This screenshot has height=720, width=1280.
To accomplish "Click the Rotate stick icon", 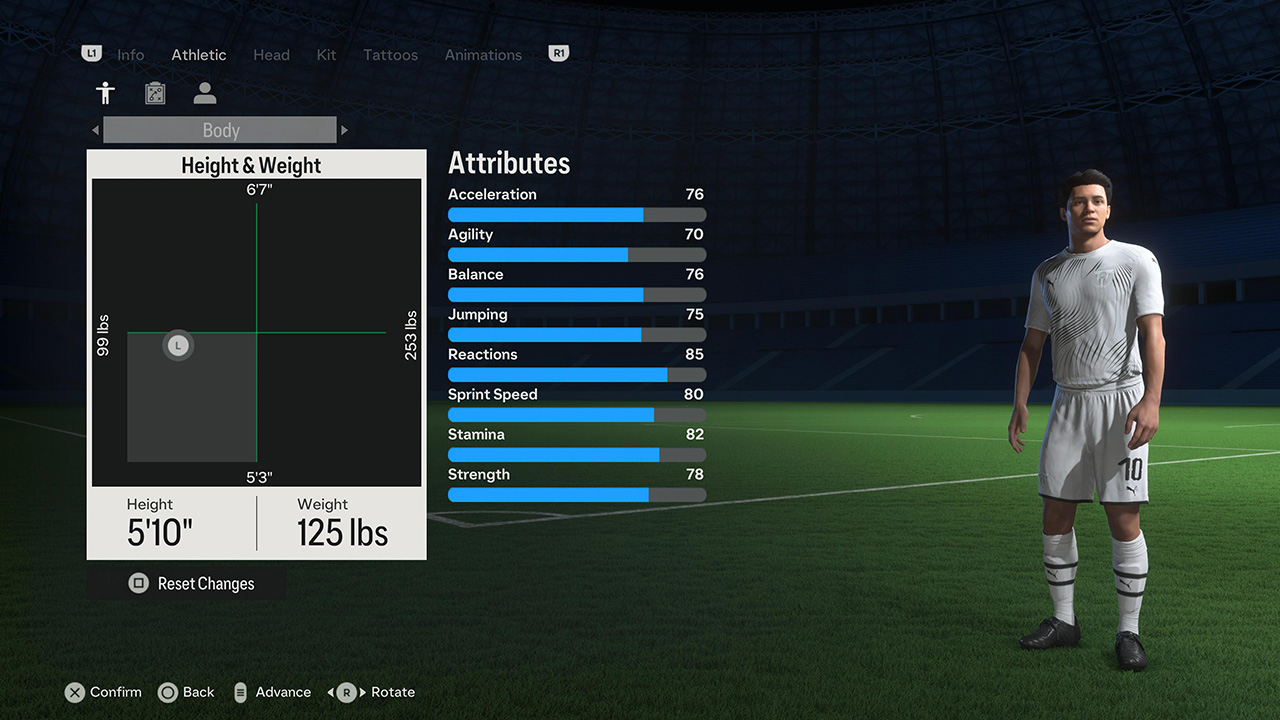I will click(x=345, y=692).
